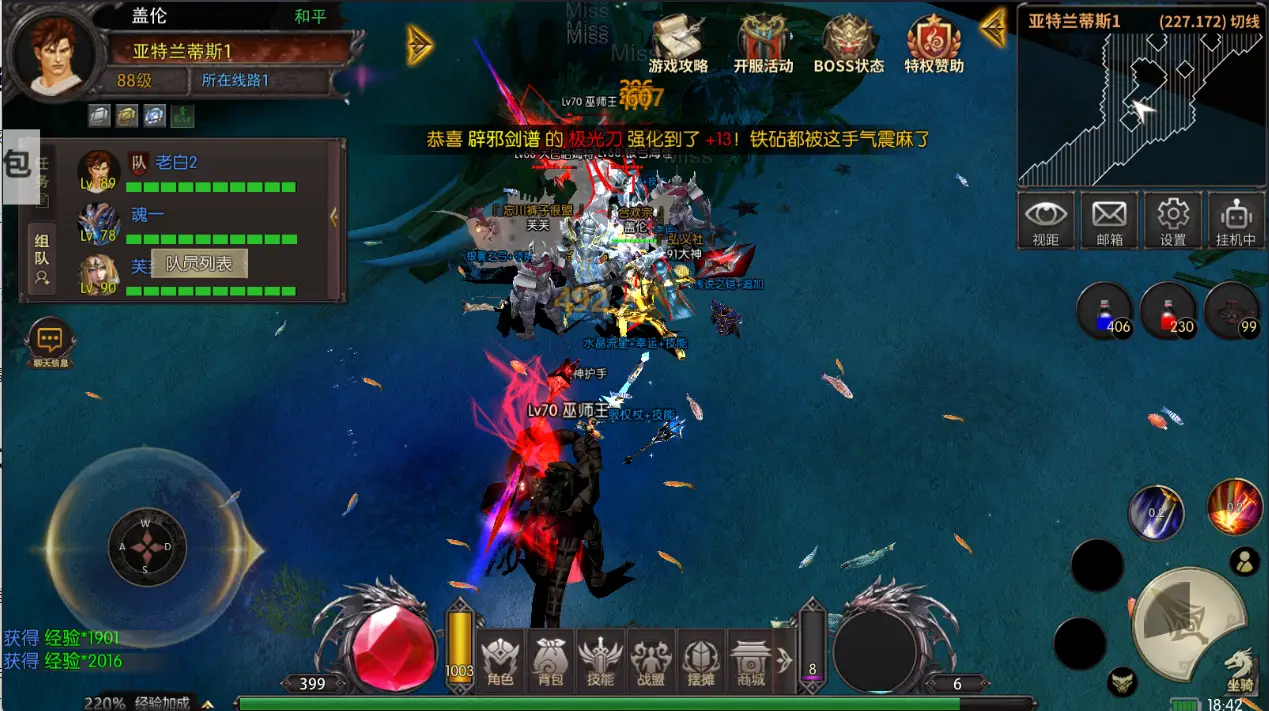This screenshot has height=711, width=1269.
Task: Open the 背包 backpack
Action: (x=550, y=662)
